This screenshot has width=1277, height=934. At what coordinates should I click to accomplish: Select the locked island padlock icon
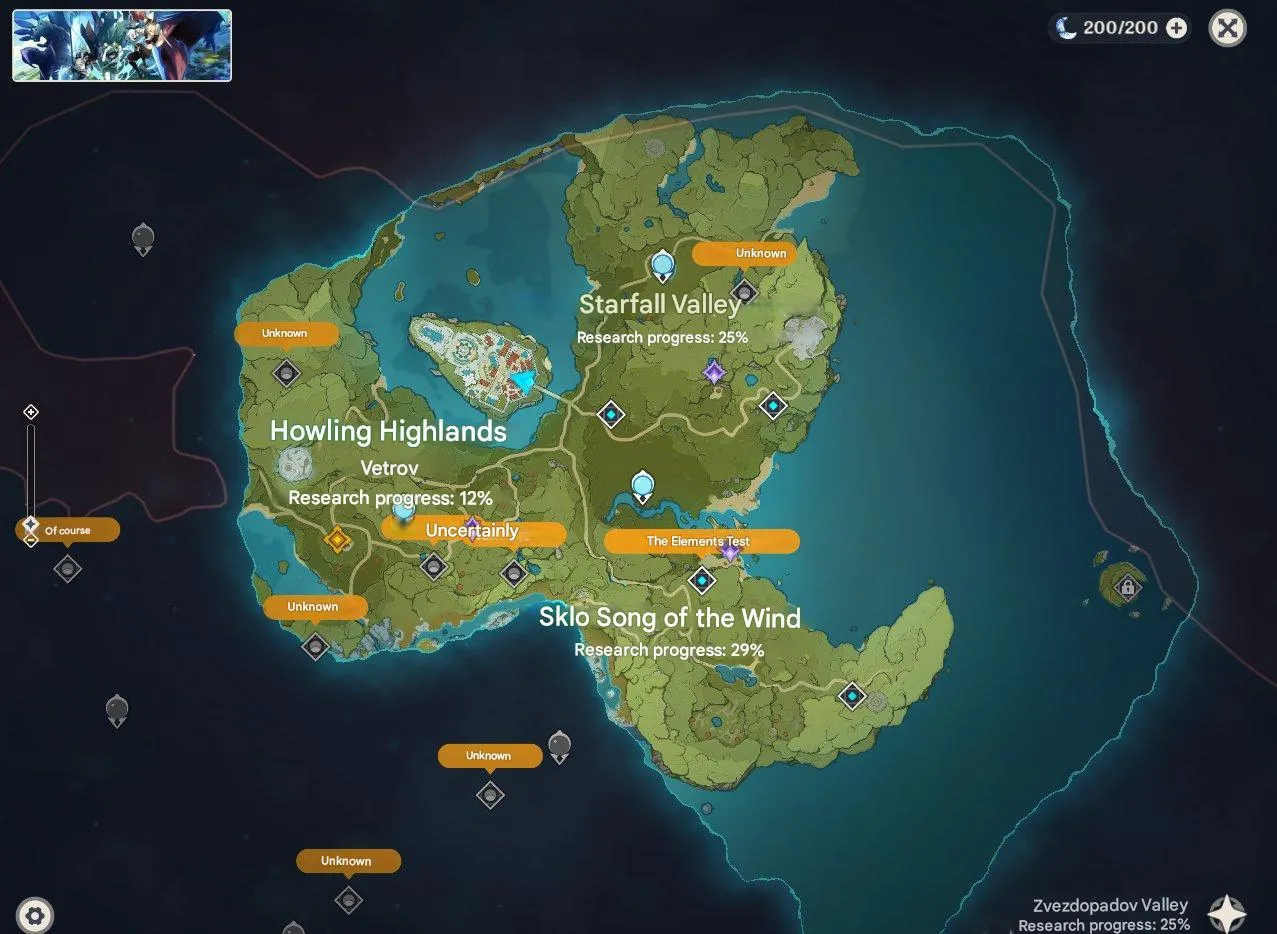1128,587
